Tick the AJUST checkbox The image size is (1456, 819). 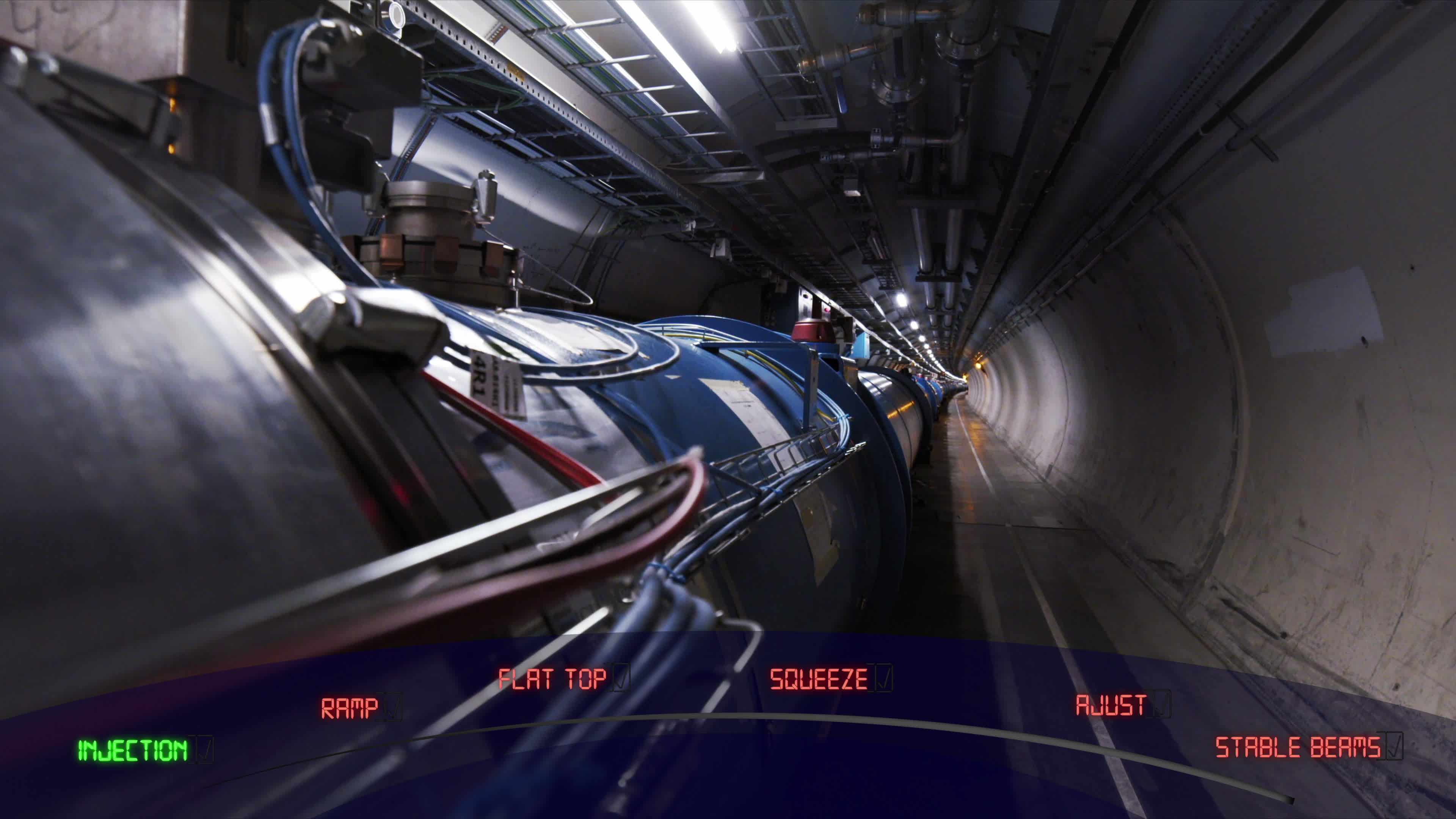coord(1160,704)
